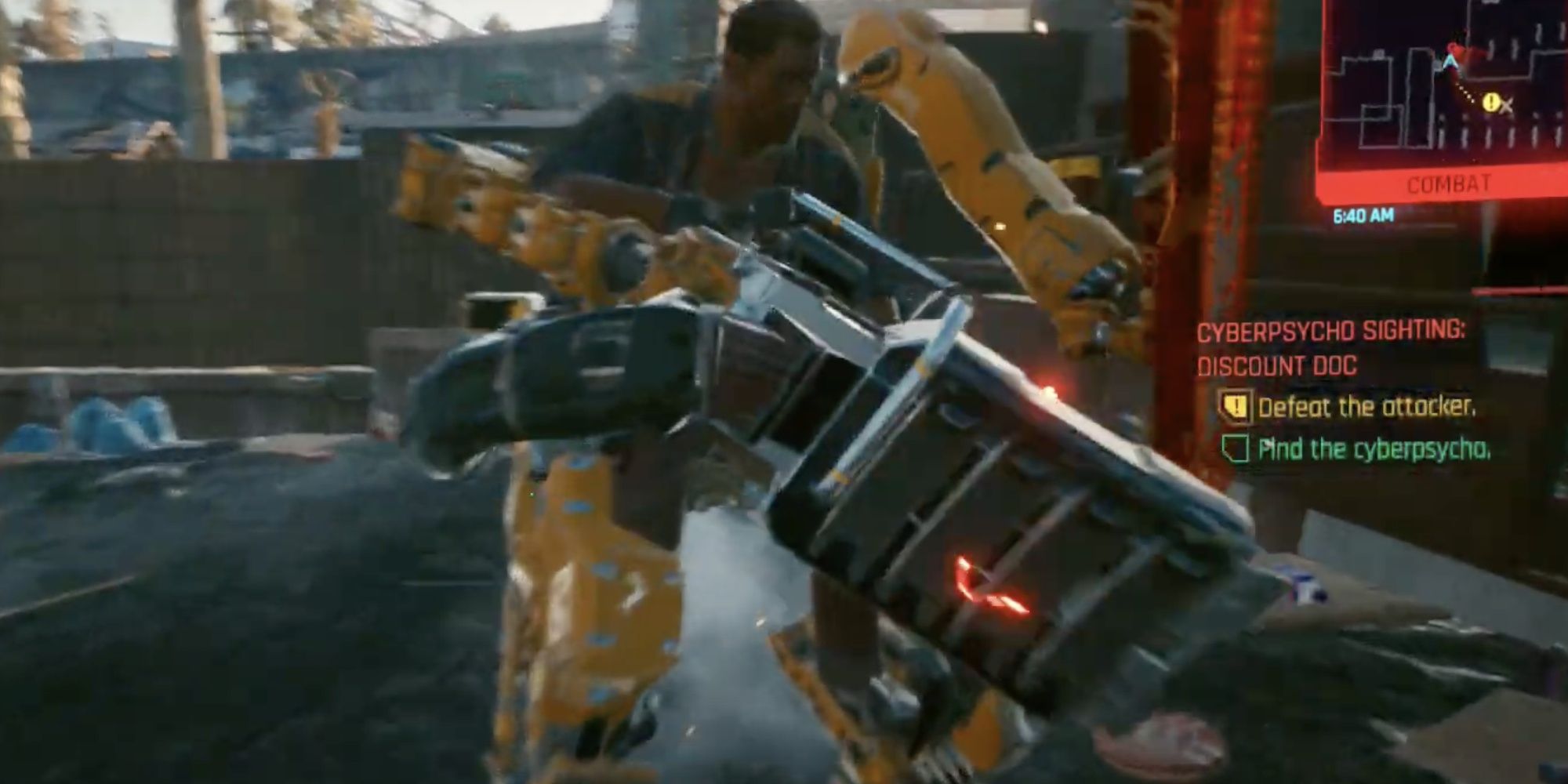Viewport: 1568px width, 784px height.
Task: Select the player position arrow on the minimap
Action: click(x=1449, y=62)
